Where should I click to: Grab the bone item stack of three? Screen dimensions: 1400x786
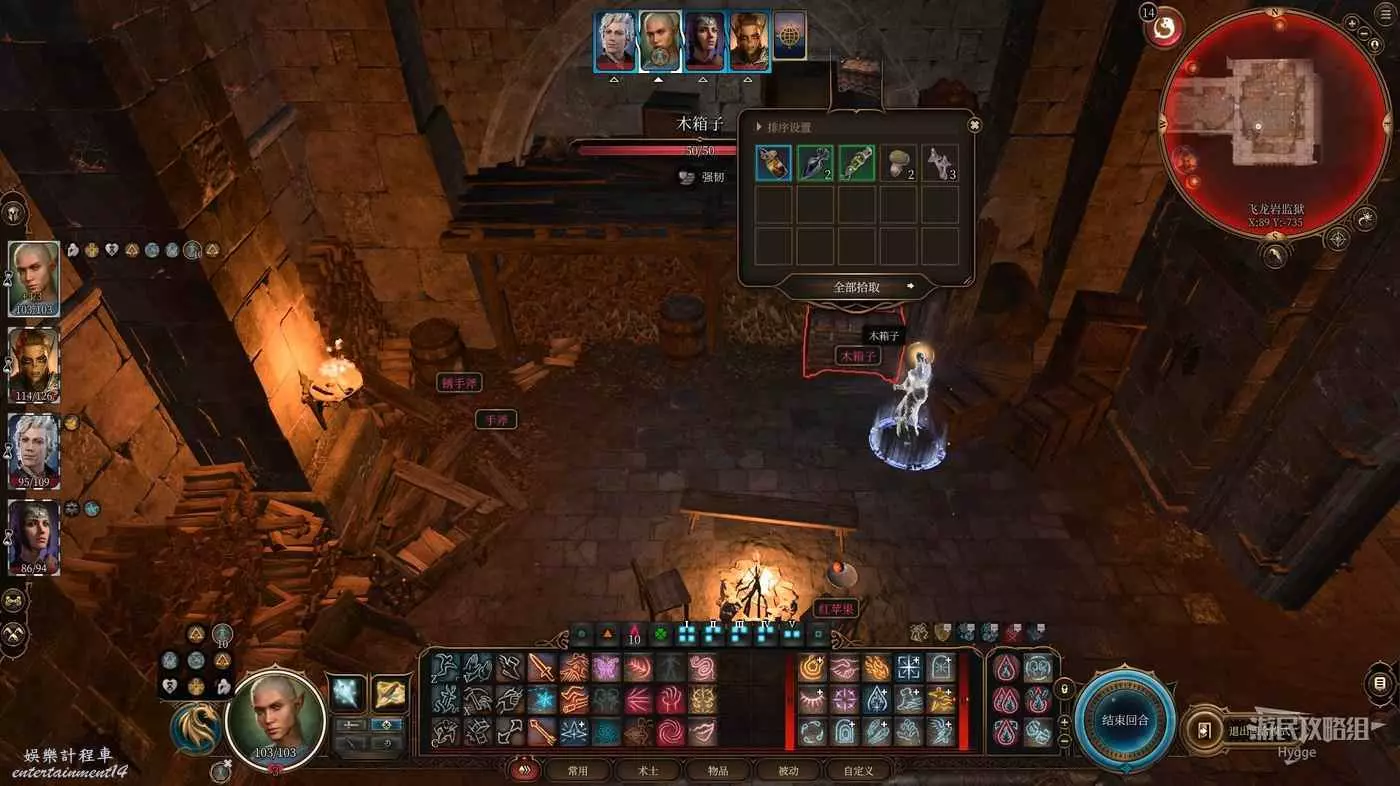939,163
